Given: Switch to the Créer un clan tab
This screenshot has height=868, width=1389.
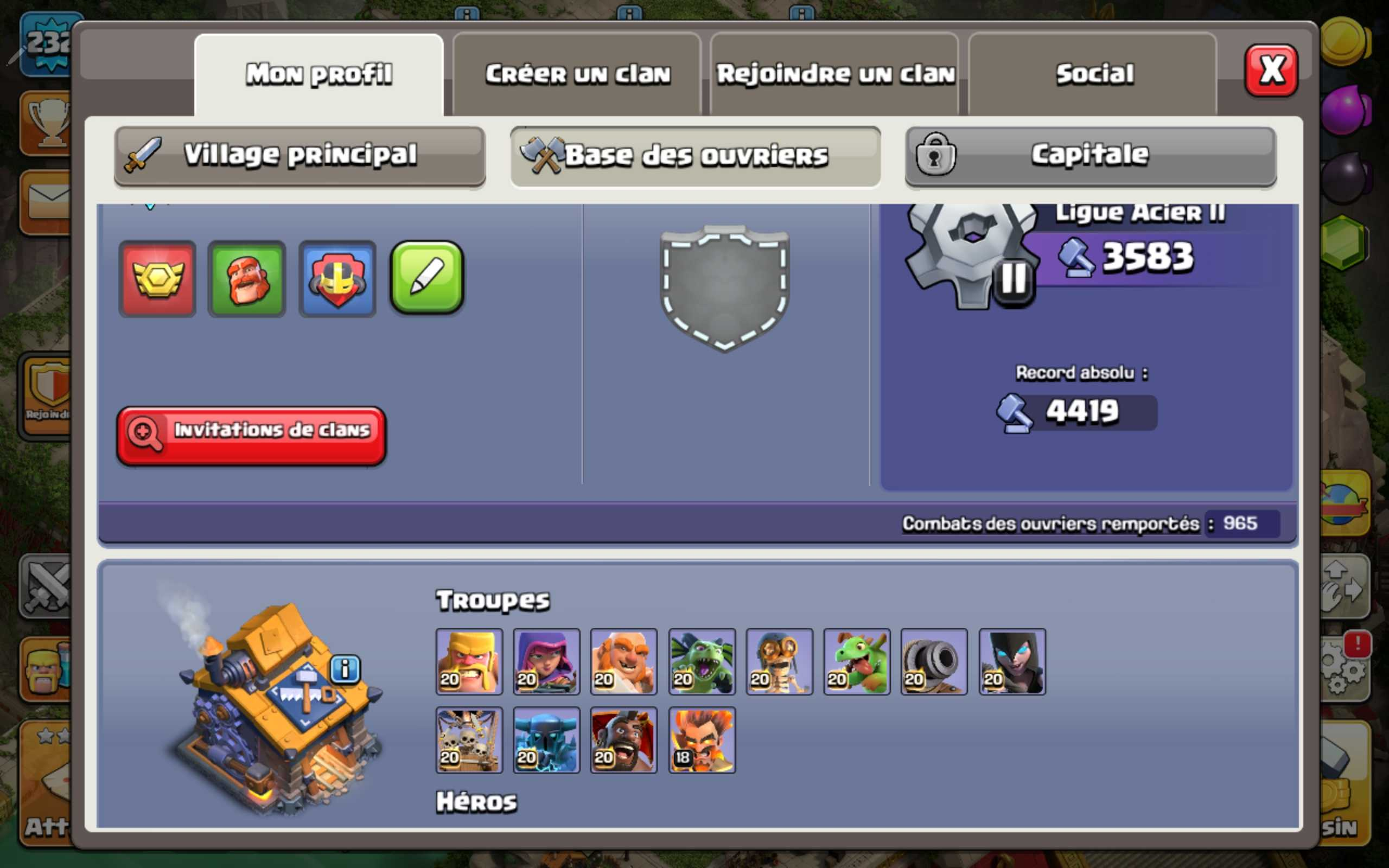Looking at the screenshot, I should point(578,73).
